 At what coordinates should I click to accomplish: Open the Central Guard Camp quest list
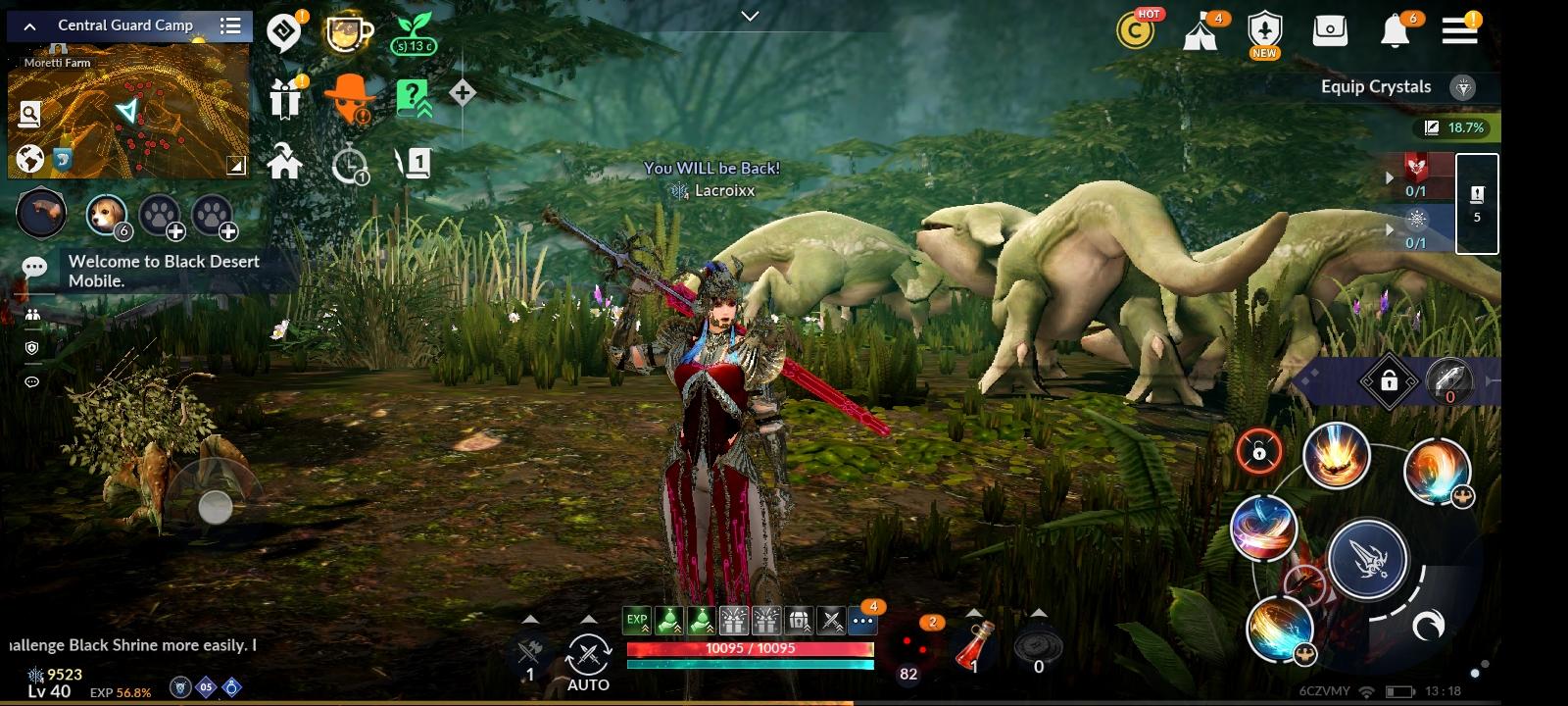tap(230, 25)
